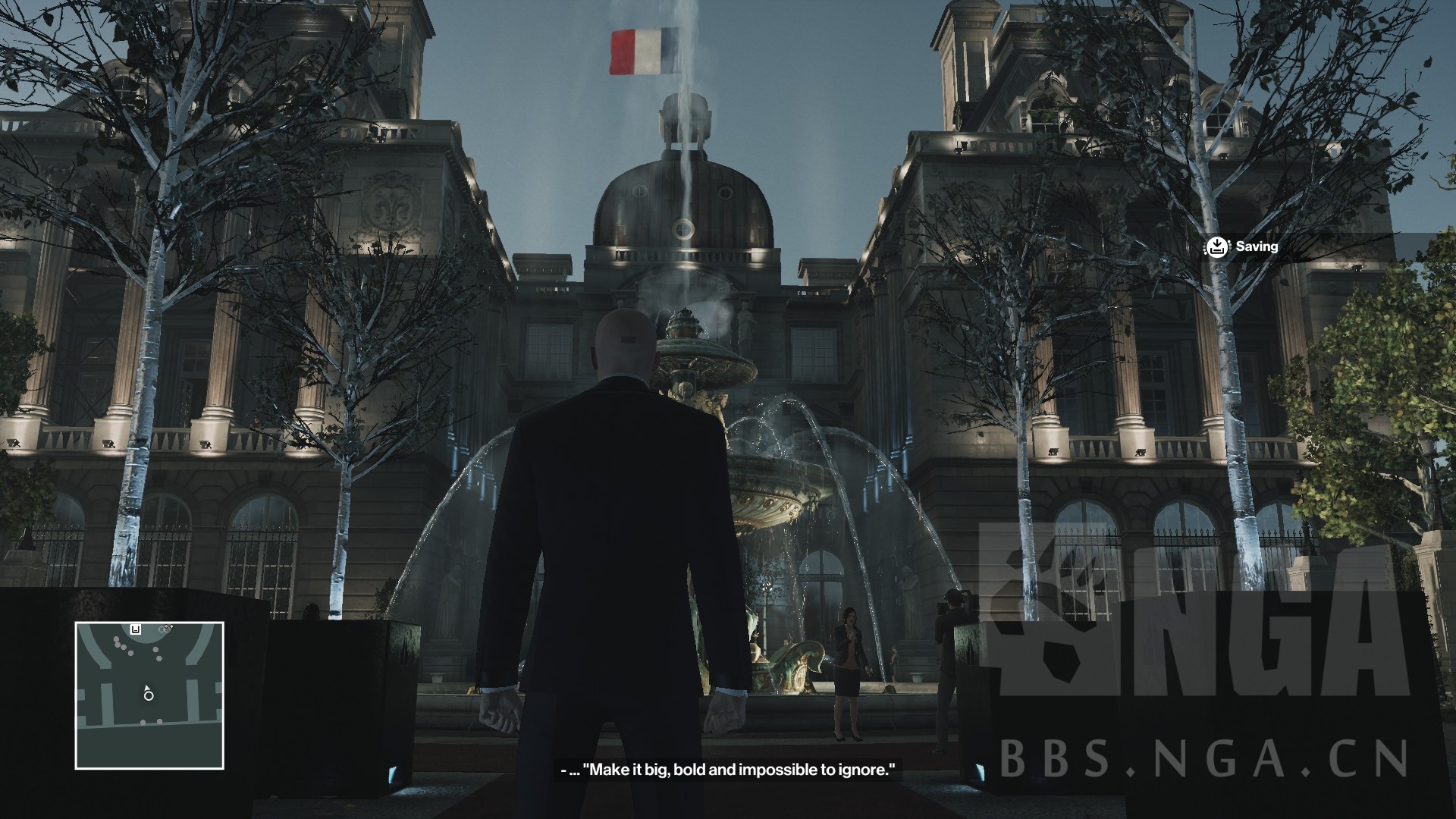Click the NPC dot near the minimap's bottom road
This screenshot has height=819, width=1456.
pos(143,722)
